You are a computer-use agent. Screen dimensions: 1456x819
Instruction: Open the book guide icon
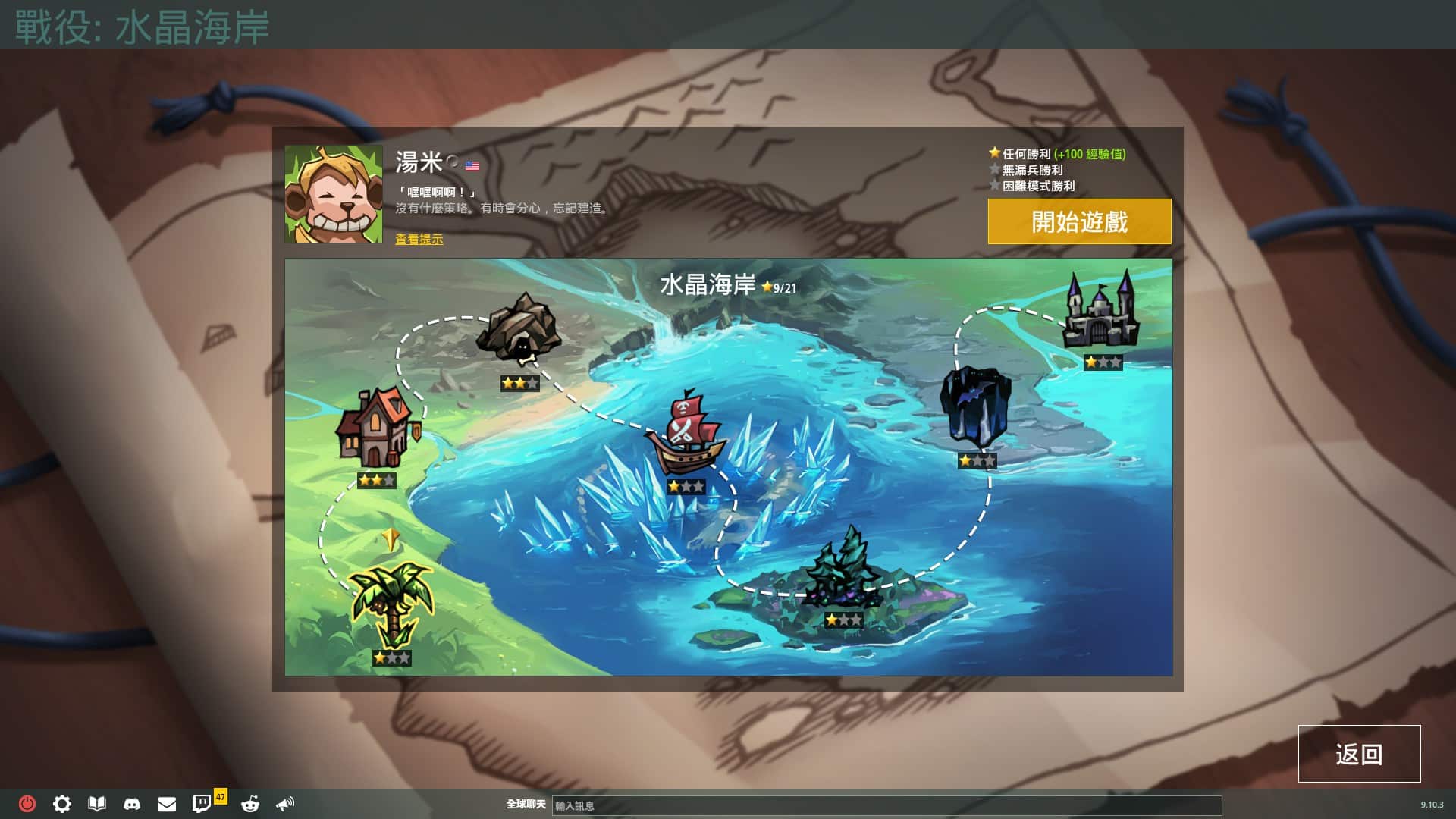pyautogui.click(x=97, y=804)
